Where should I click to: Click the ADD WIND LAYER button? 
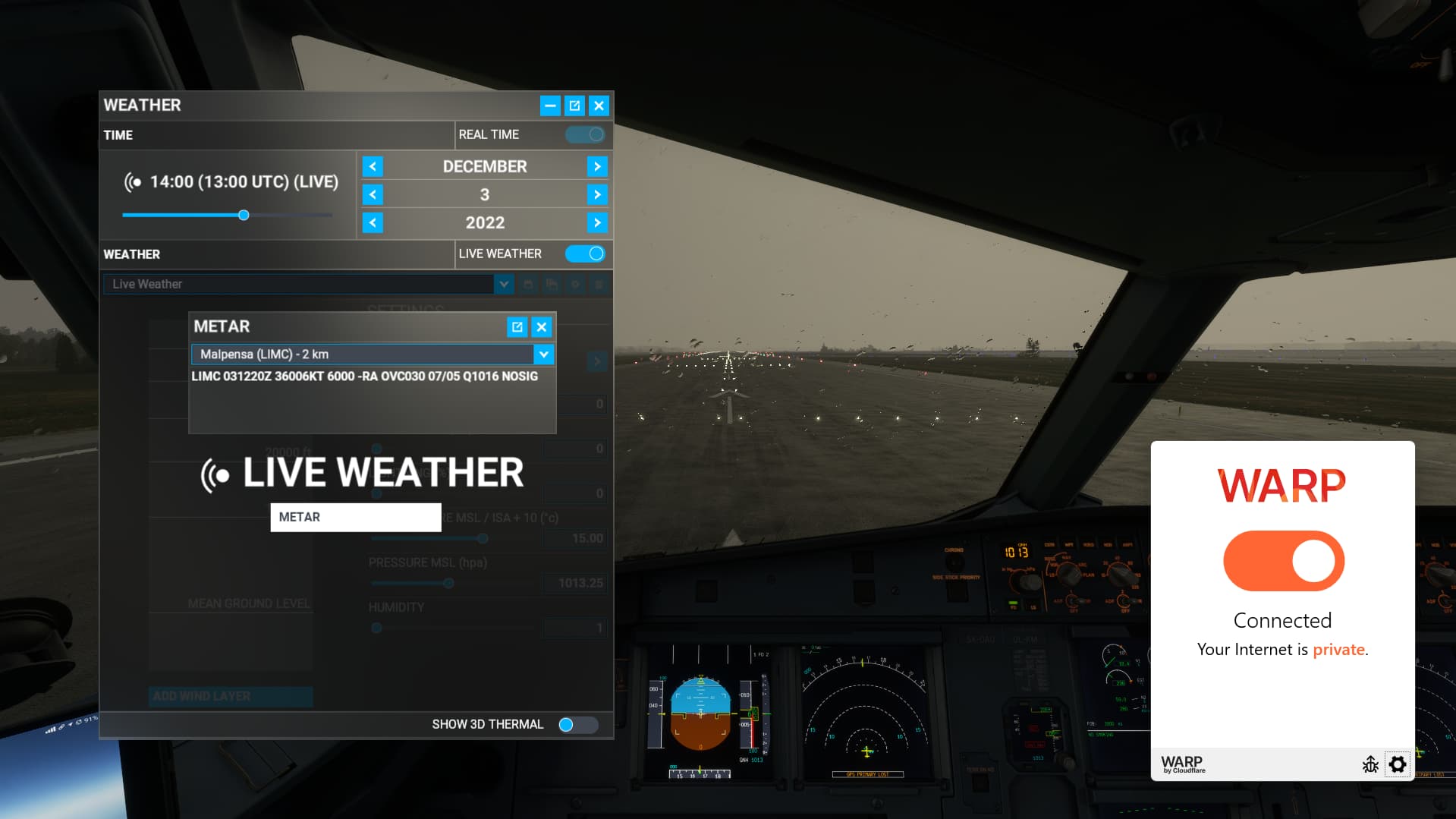tap(230, 696)
